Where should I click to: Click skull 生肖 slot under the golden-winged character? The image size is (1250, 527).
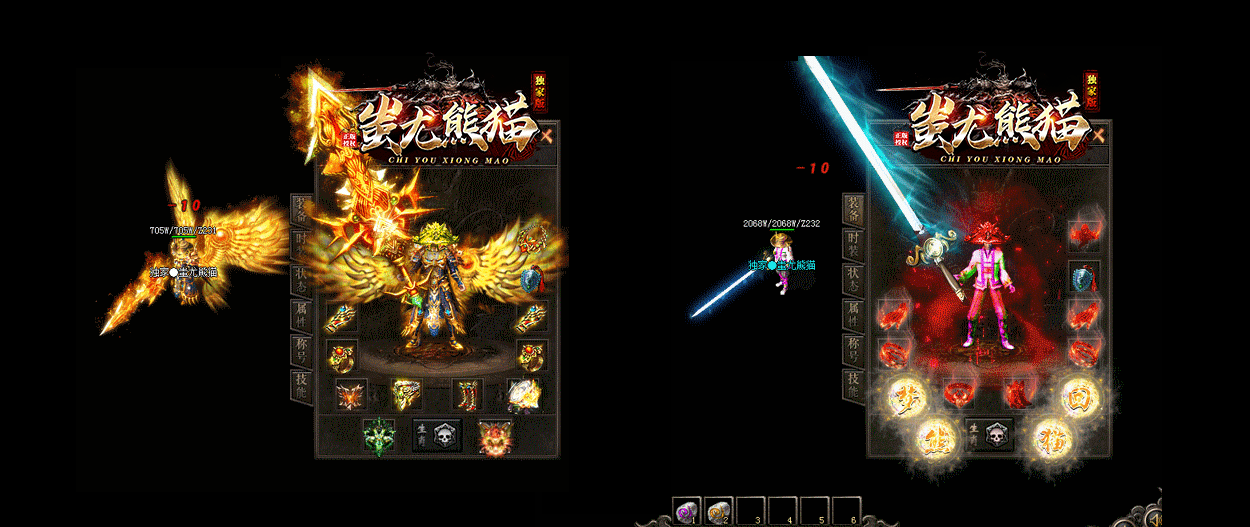437,437
